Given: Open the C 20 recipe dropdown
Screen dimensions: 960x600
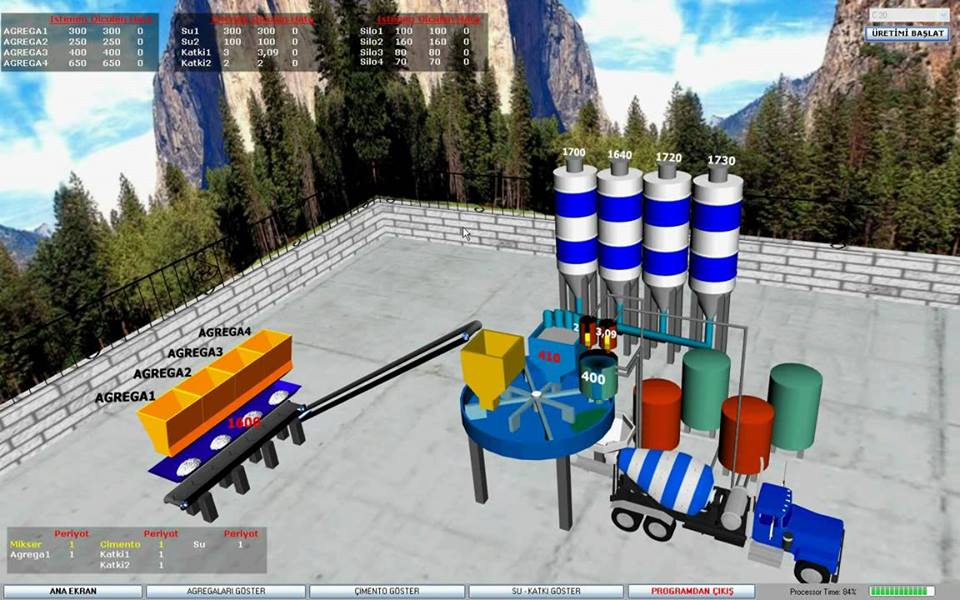Looking at the screenshot, I should [x=908, y=15].
